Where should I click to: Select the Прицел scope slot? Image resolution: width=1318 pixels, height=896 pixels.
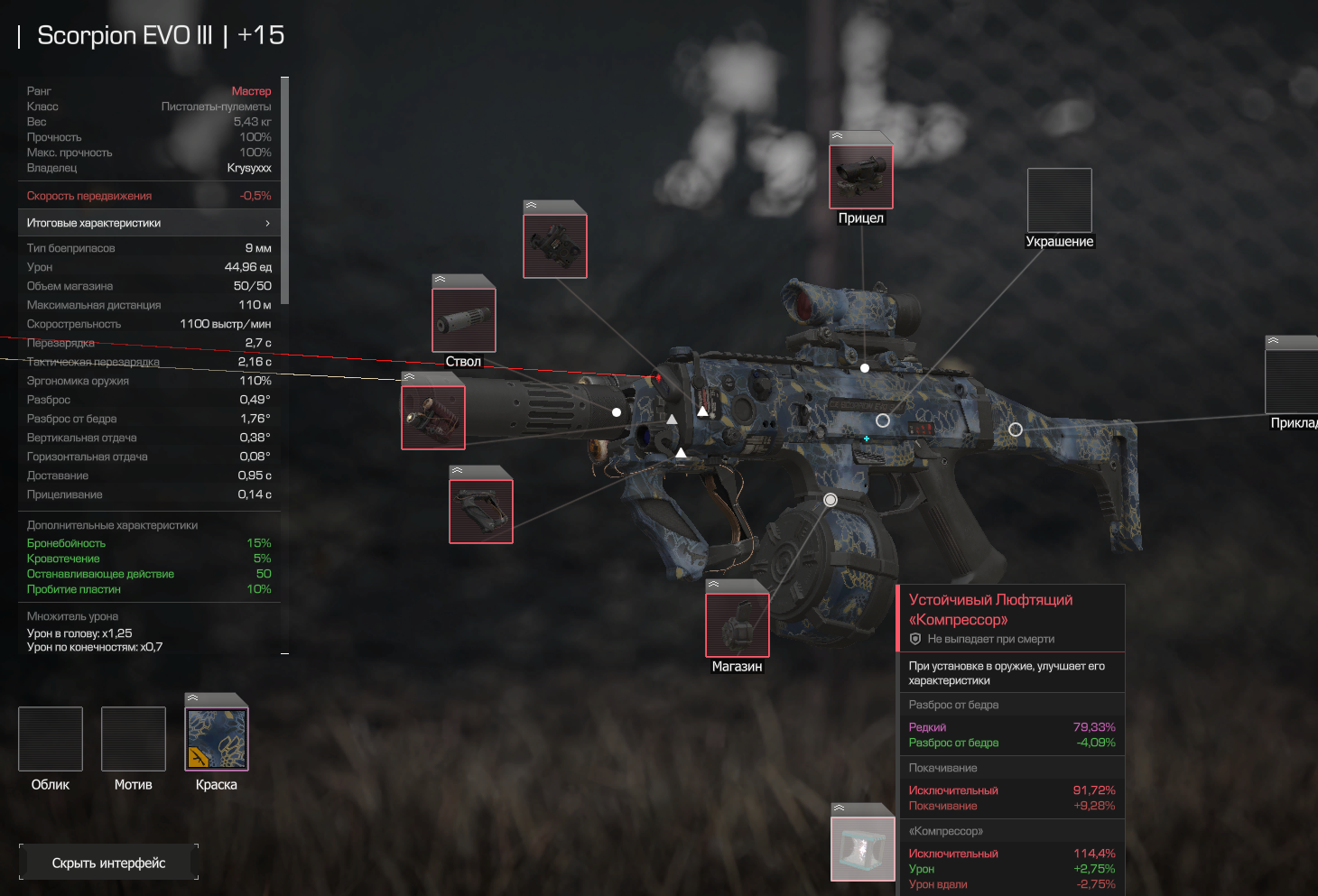click(x=861, y=177)
